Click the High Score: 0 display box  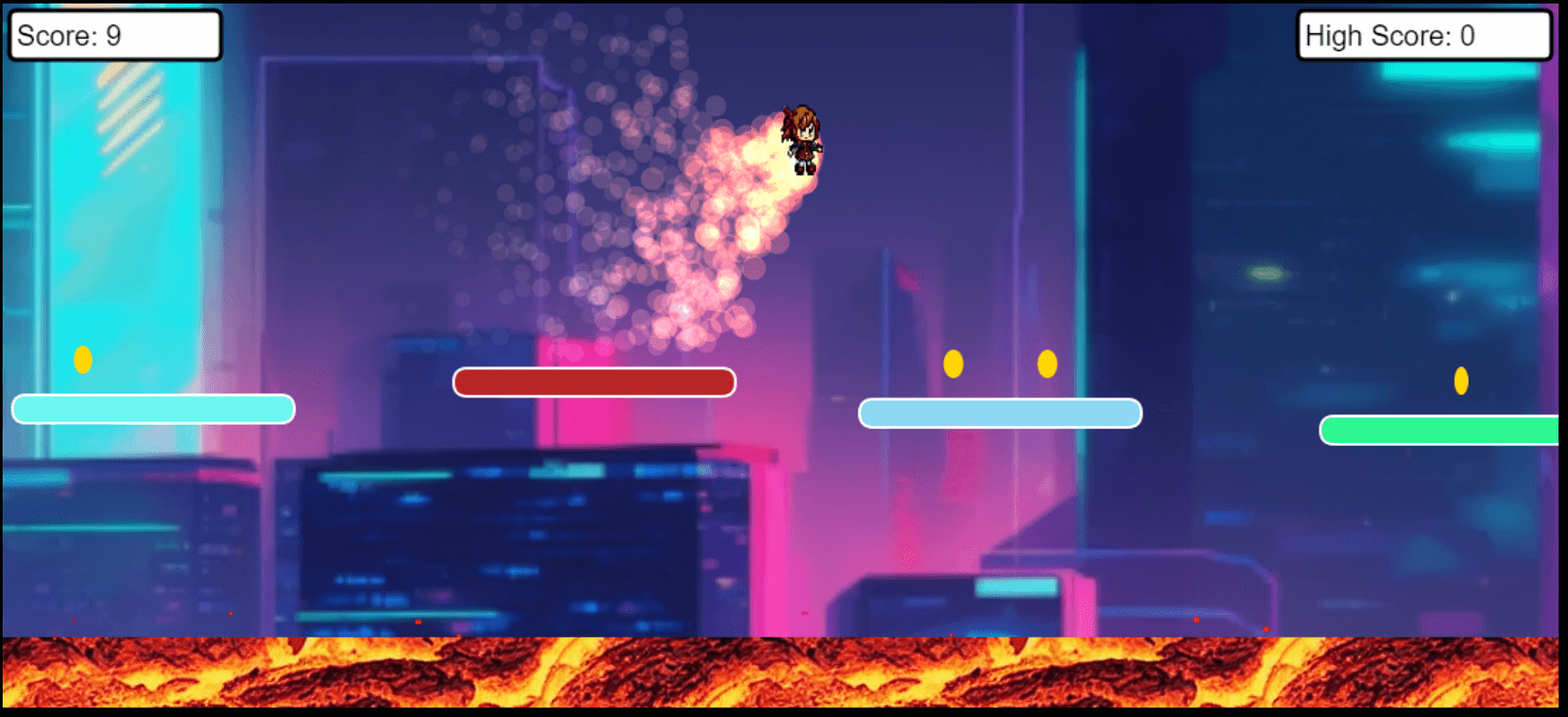pyautogui.click(x=1424, y=36)
